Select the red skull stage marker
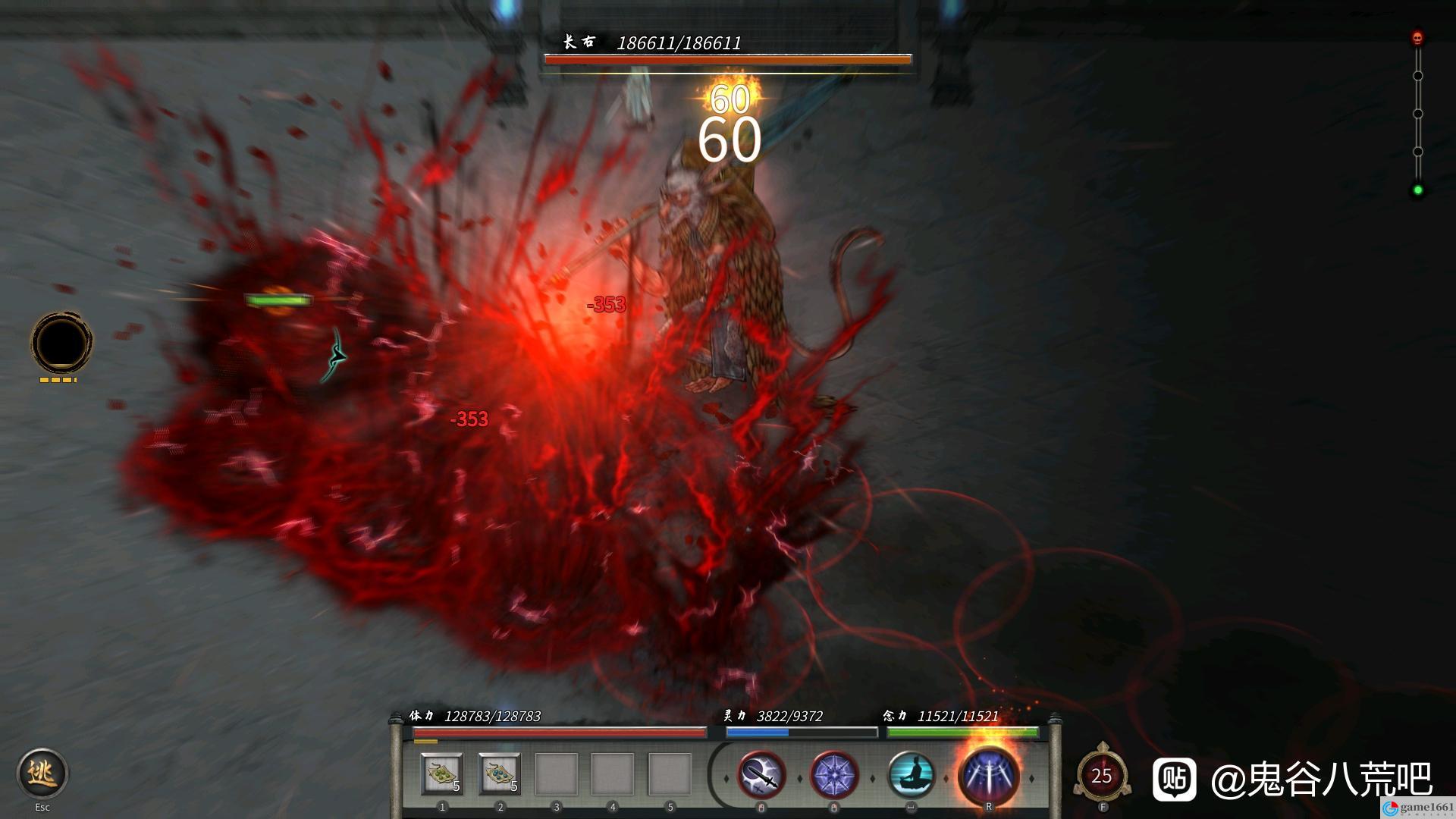Image resolution: width=1456 pixels, height=819 pixels. click(1417, 38)
